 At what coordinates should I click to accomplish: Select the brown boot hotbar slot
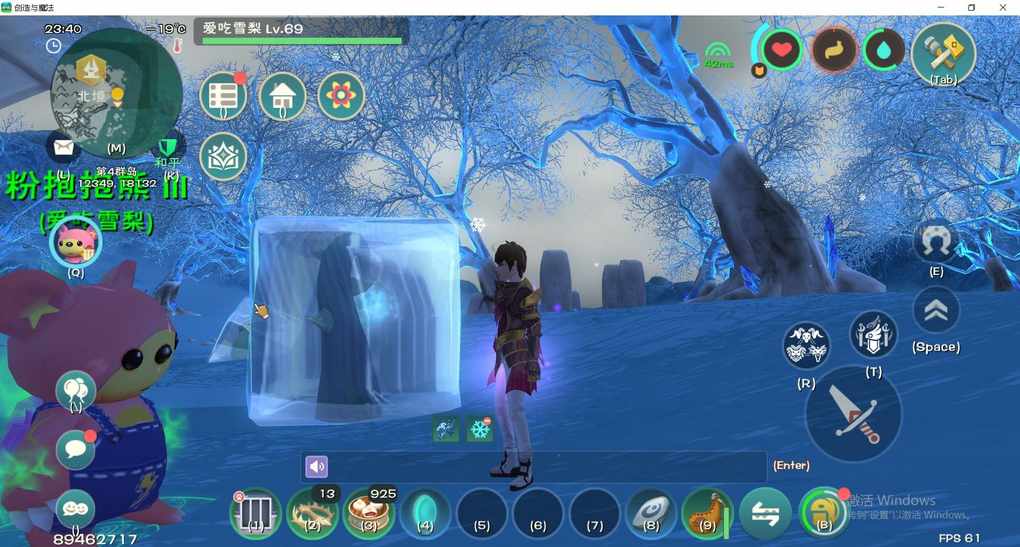tap(706, 514)
